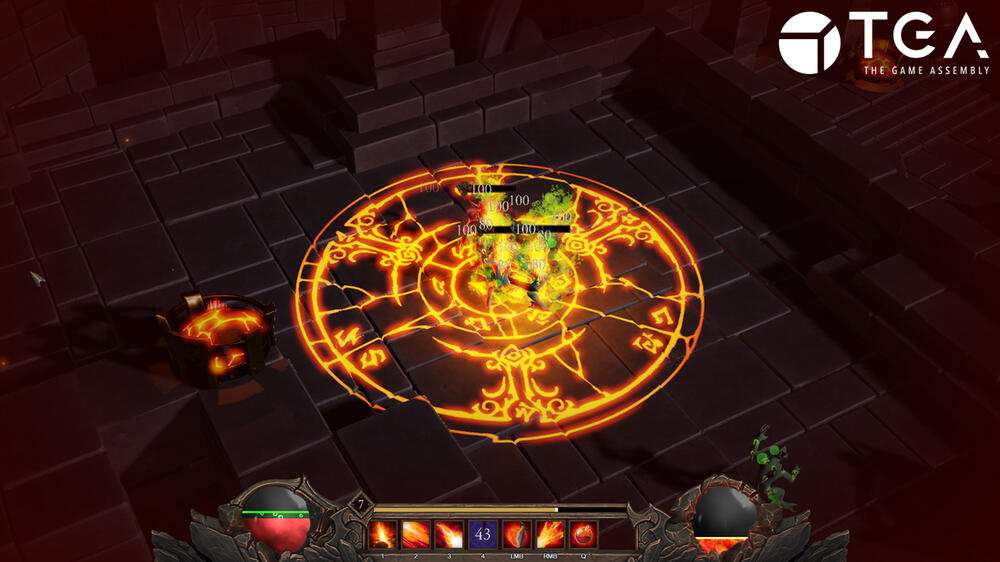Activate the fire eruption skill in slot 1
This screenshot has width=1000, height=562.
click(384, 535)
